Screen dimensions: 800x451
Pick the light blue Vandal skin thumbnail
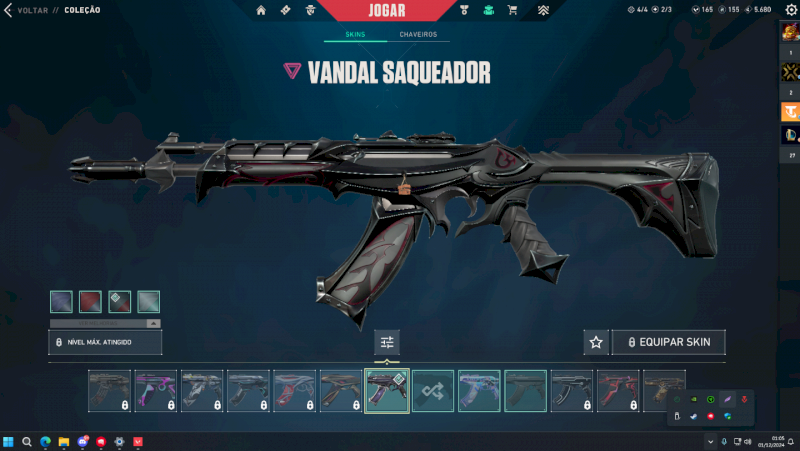click(479, 391)
